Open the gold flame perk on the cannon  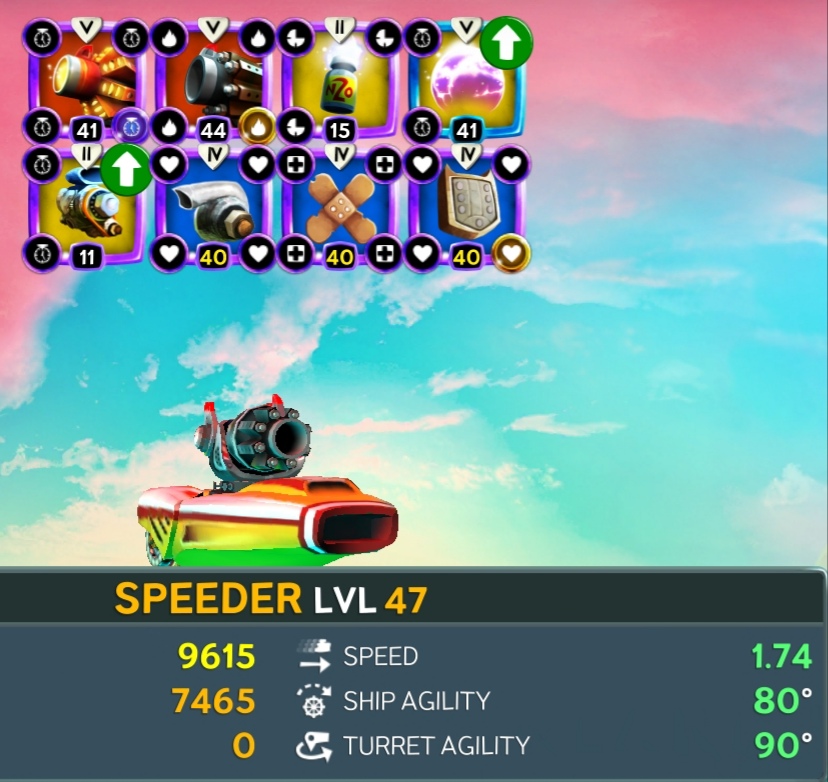pyautogui.click(x=258, y=127)
